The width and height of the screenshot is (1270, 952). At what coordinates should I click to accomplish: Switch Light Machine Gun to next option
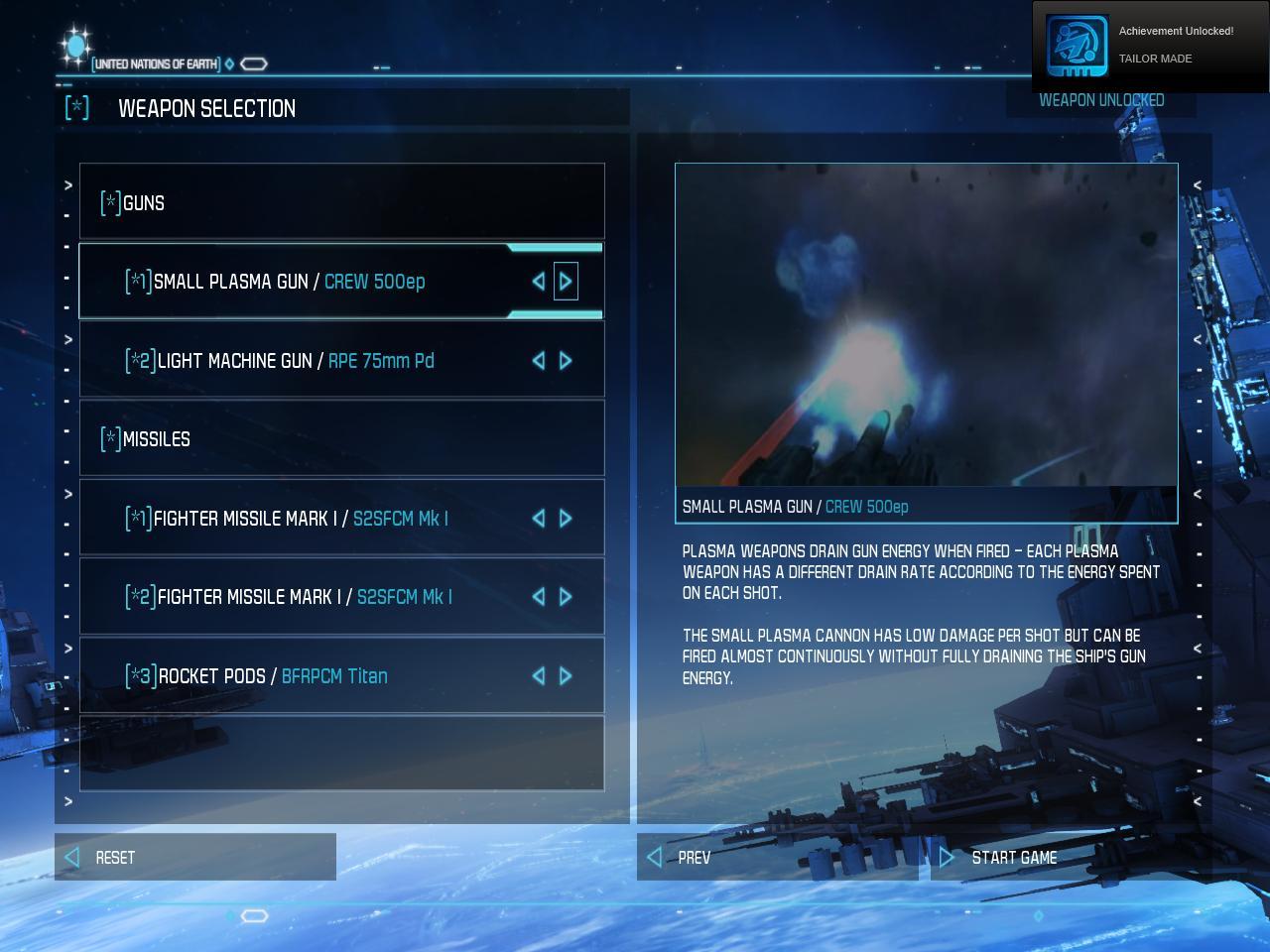click(x=566, y=361)
